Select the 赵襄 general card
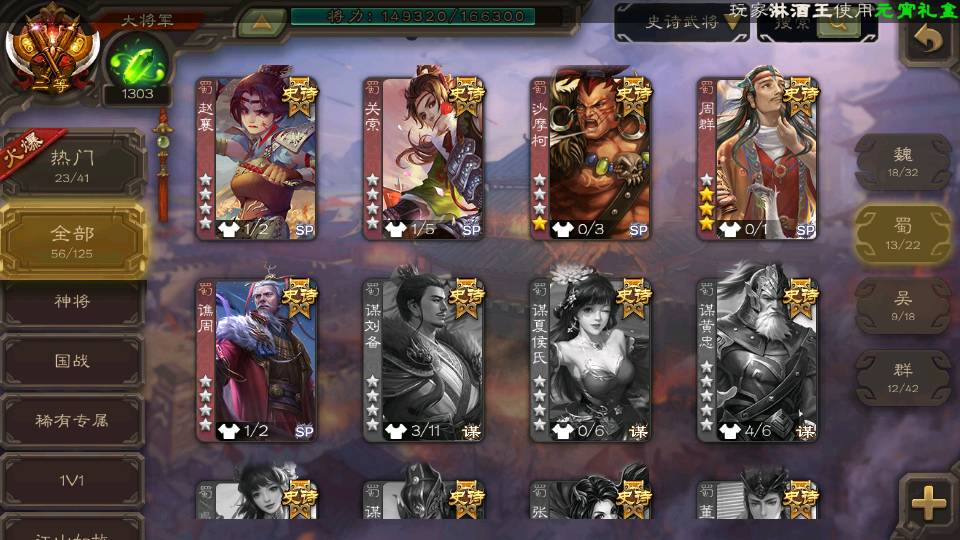 257,158
